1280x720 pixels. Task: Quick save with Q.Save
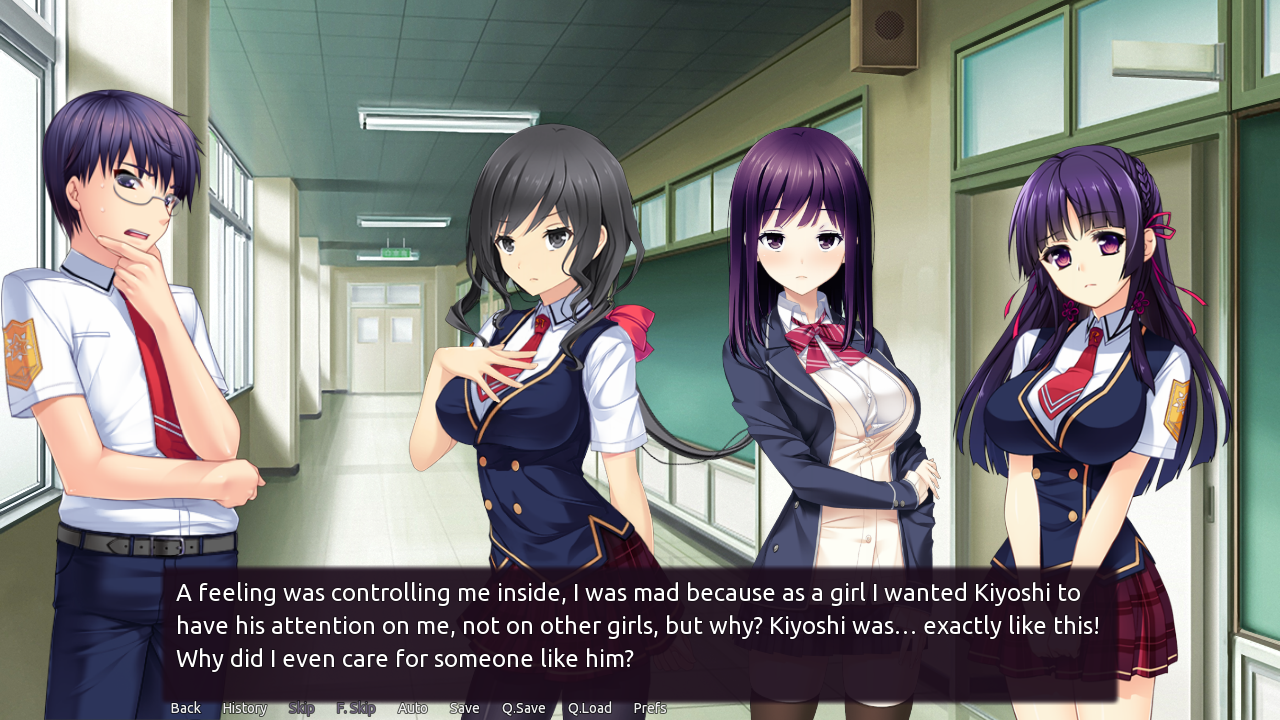[523, 707]
